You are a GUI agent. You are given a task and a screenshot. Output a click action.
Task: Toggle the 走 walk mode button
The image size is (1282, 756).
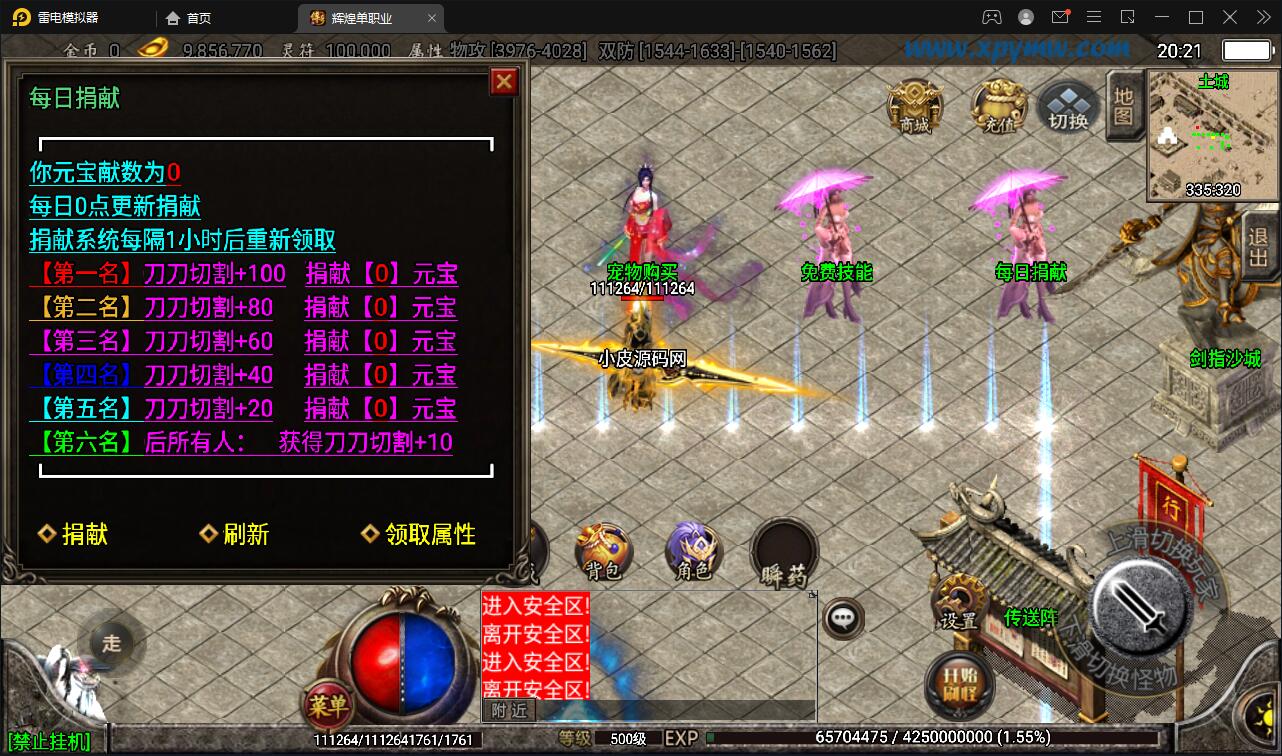(x=111, y=644)
